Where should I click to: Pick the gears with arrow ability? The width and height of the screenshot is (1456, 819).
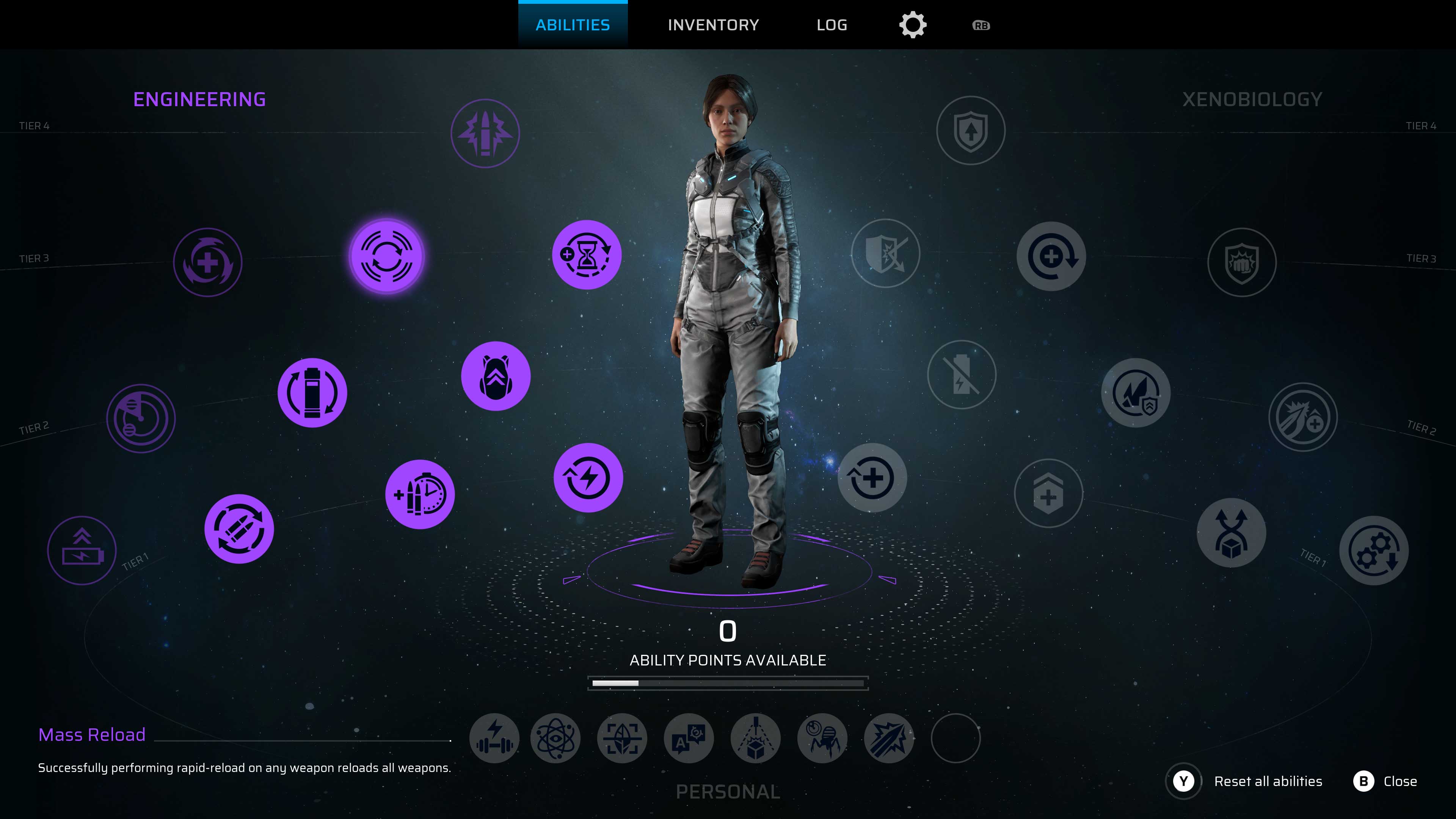click(x=1373, y=551)
